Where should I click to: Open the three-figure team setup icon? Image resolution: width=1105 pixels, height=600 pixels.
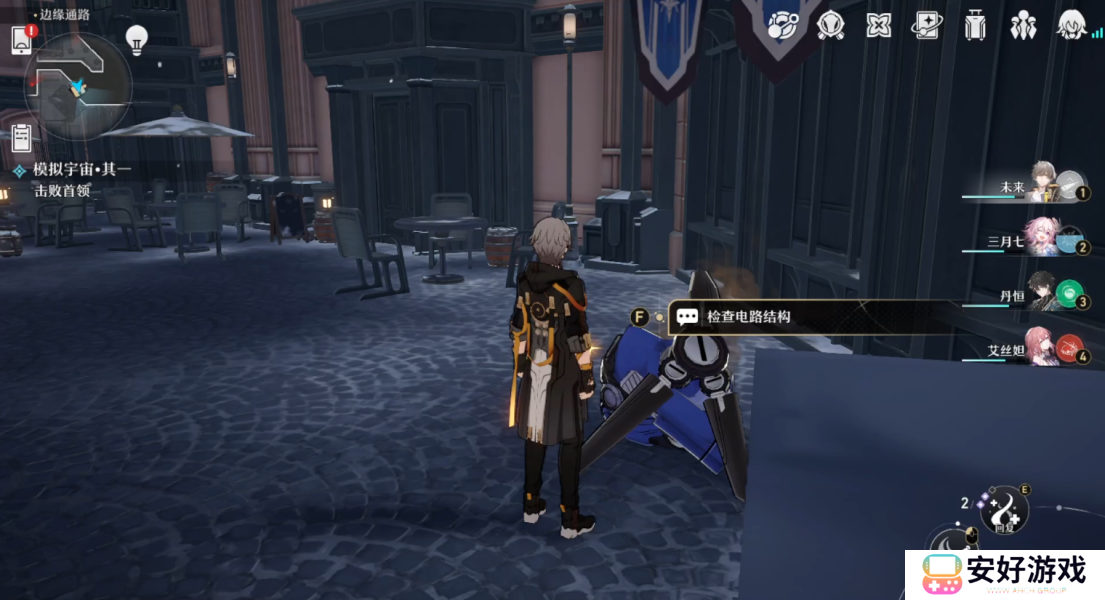[x=1023, y=26]
